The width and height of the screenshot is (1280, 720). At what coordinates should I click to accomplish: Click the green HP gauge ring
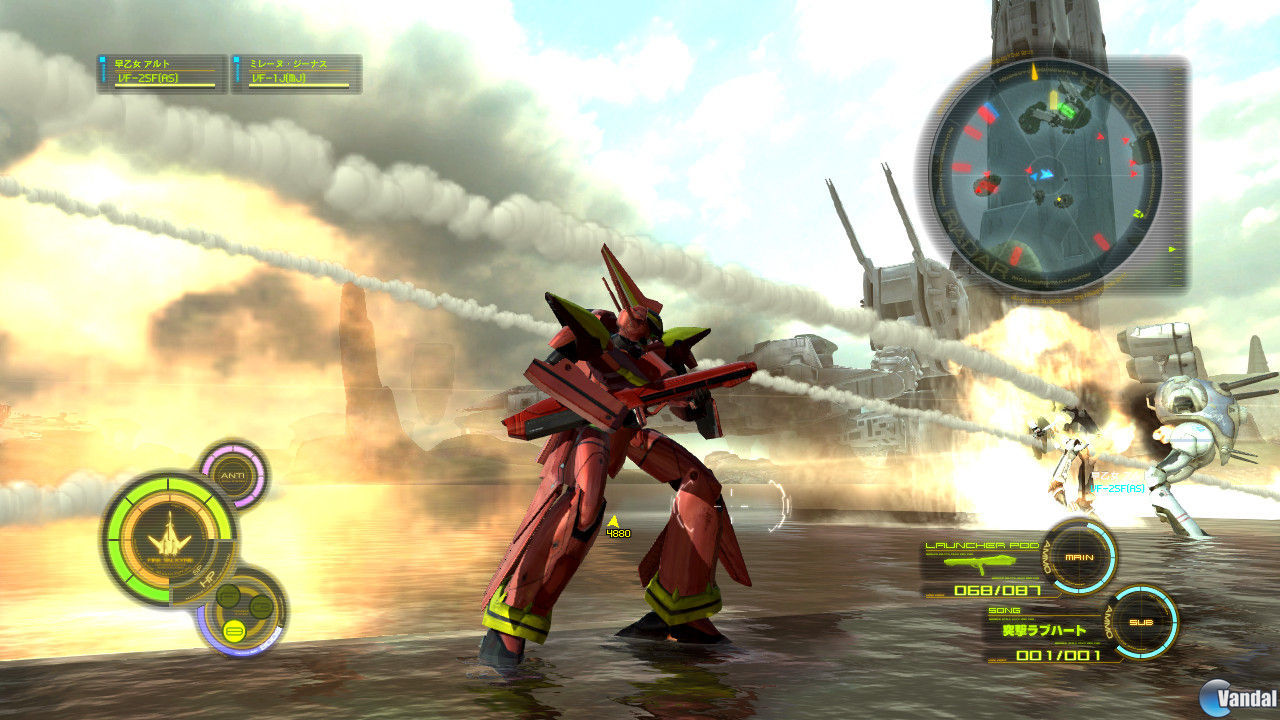coord(122,538)
